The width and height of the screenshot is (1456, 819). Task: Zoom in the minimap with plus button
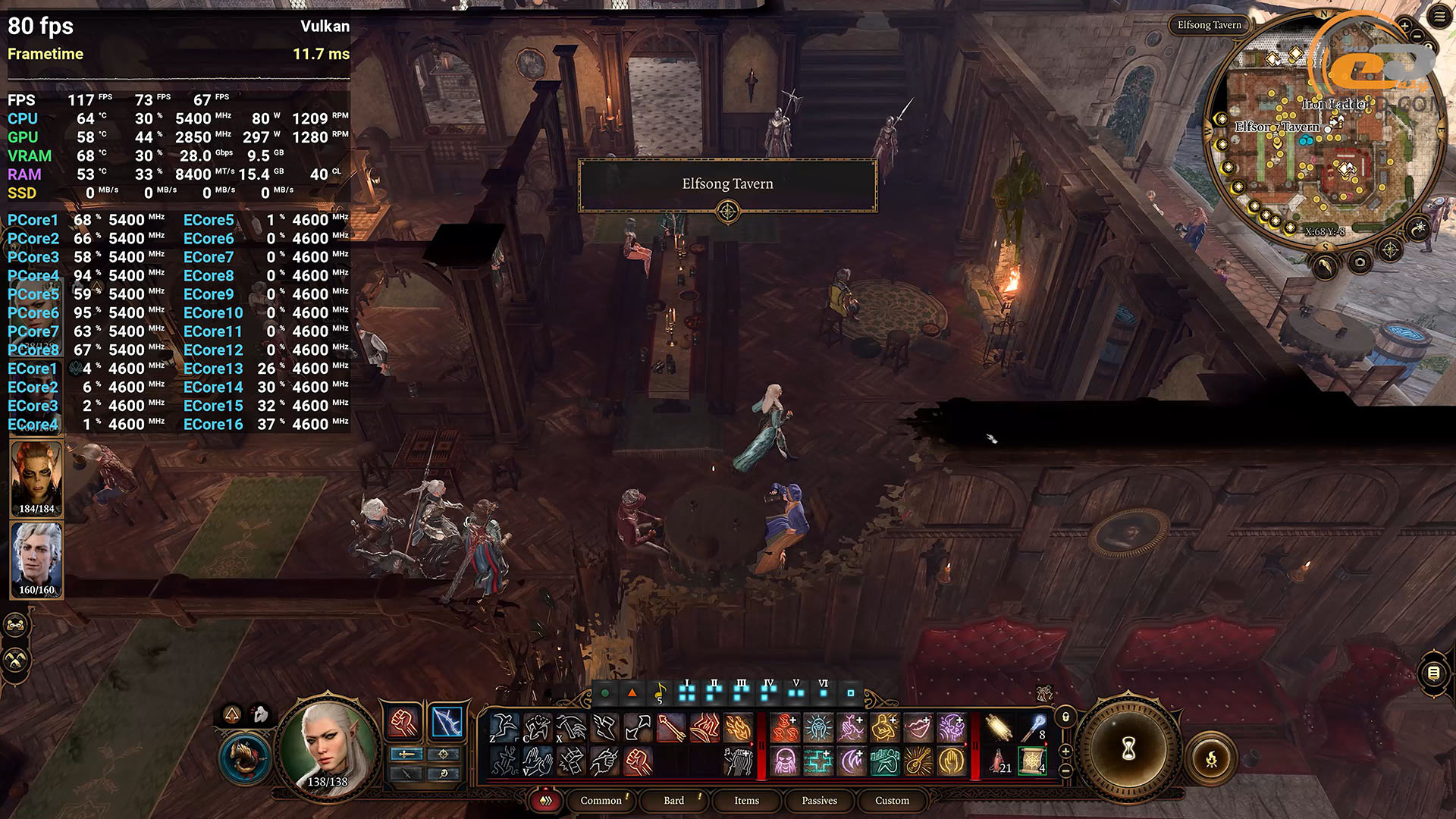point(1404,27)
